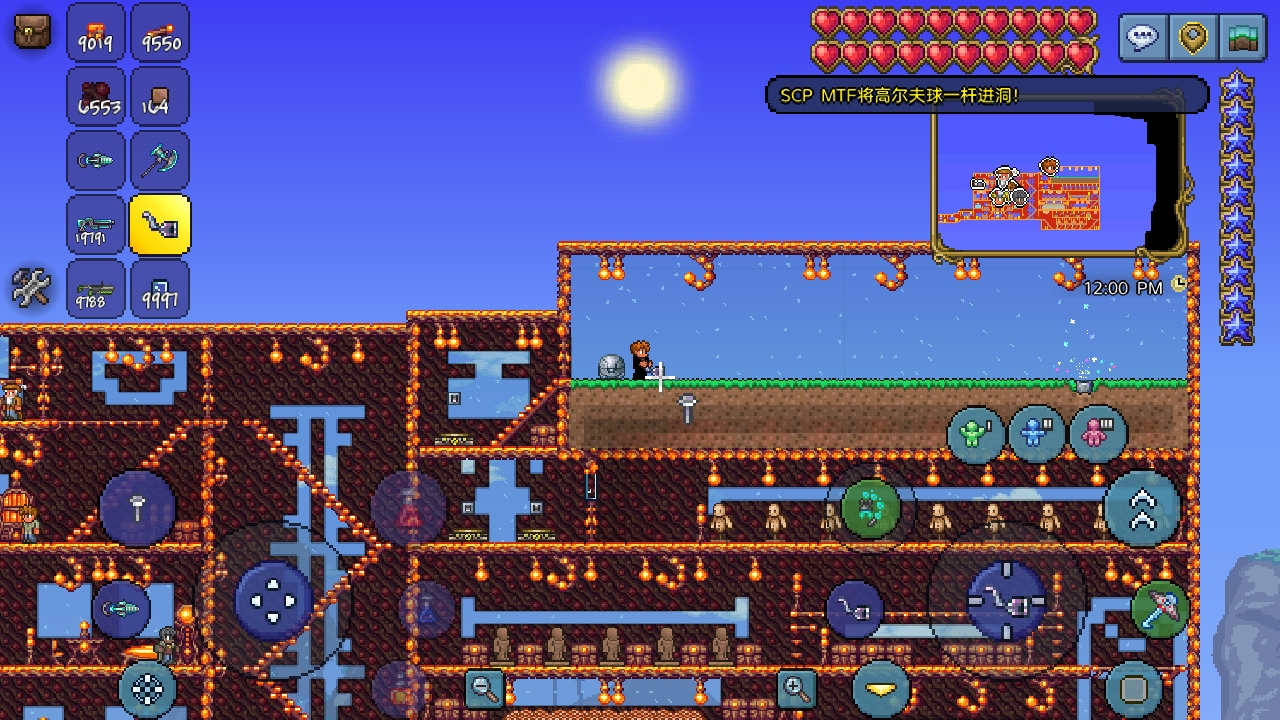Tap the yellow down-arrow button

(x=881, y=688)
